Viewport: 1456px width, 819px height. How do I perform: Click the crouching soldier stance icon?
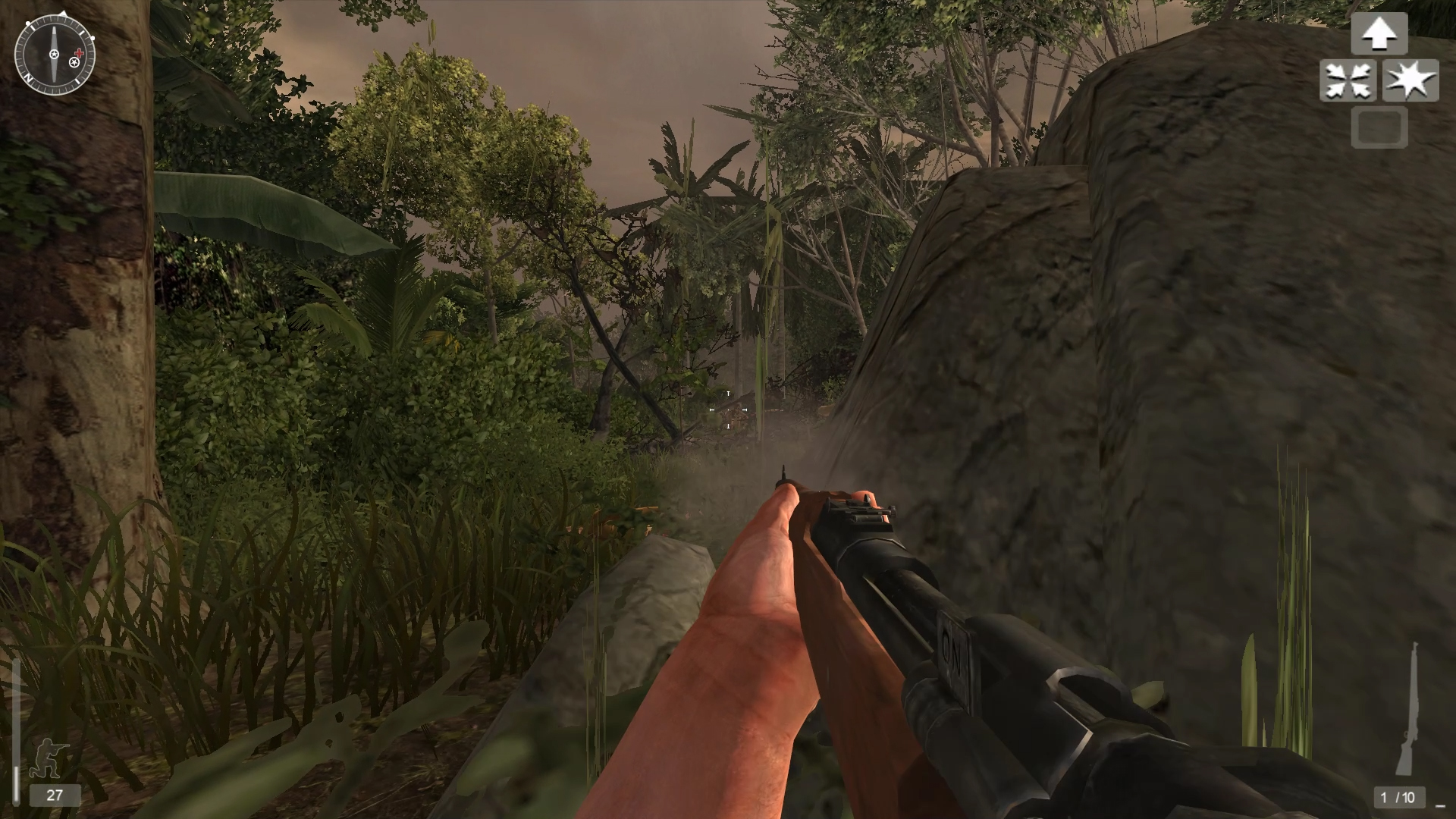click(49, 756)
